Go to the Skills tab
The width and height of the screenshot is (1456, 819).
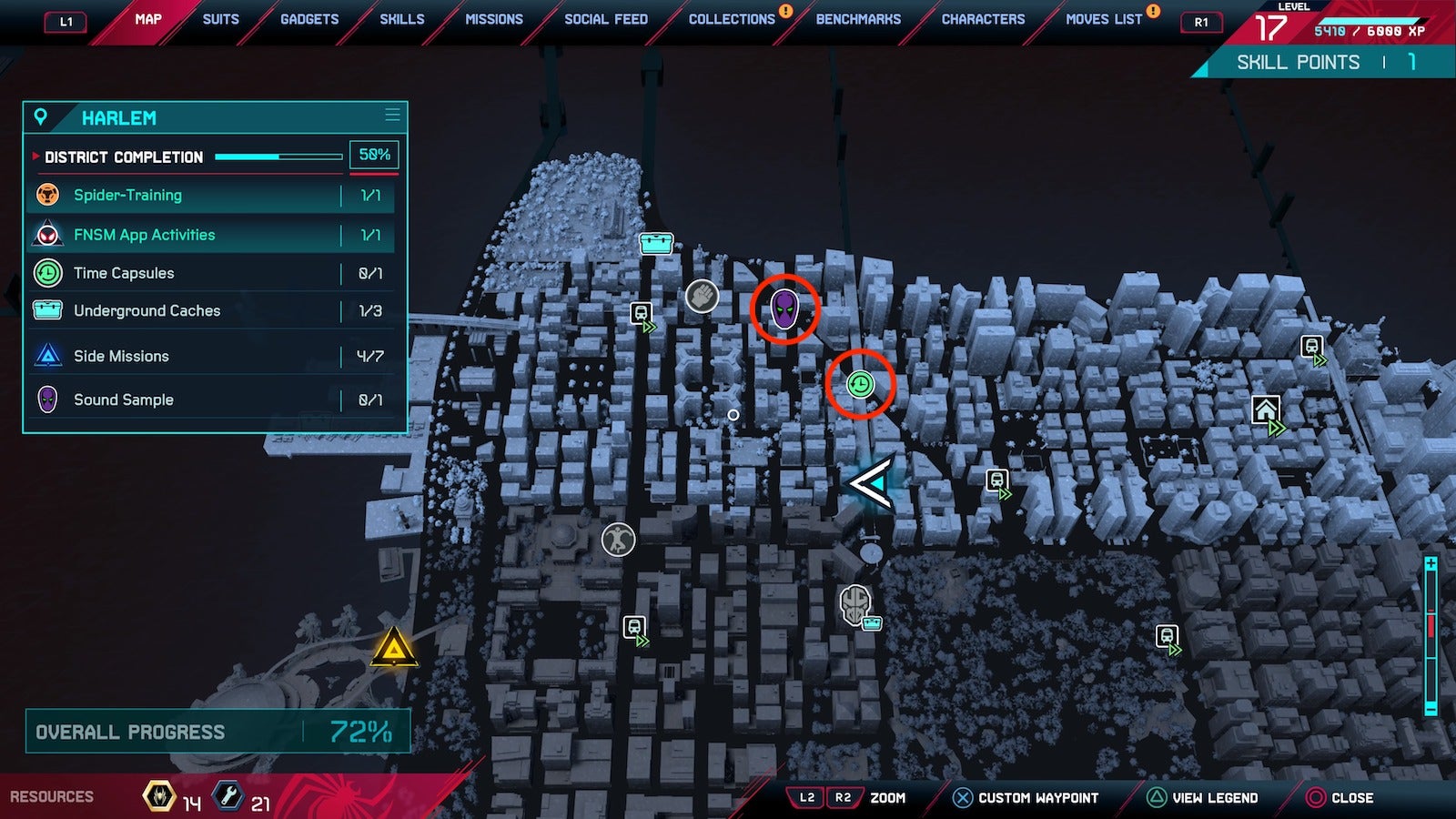pyautogui.click(x=401, y=19)
